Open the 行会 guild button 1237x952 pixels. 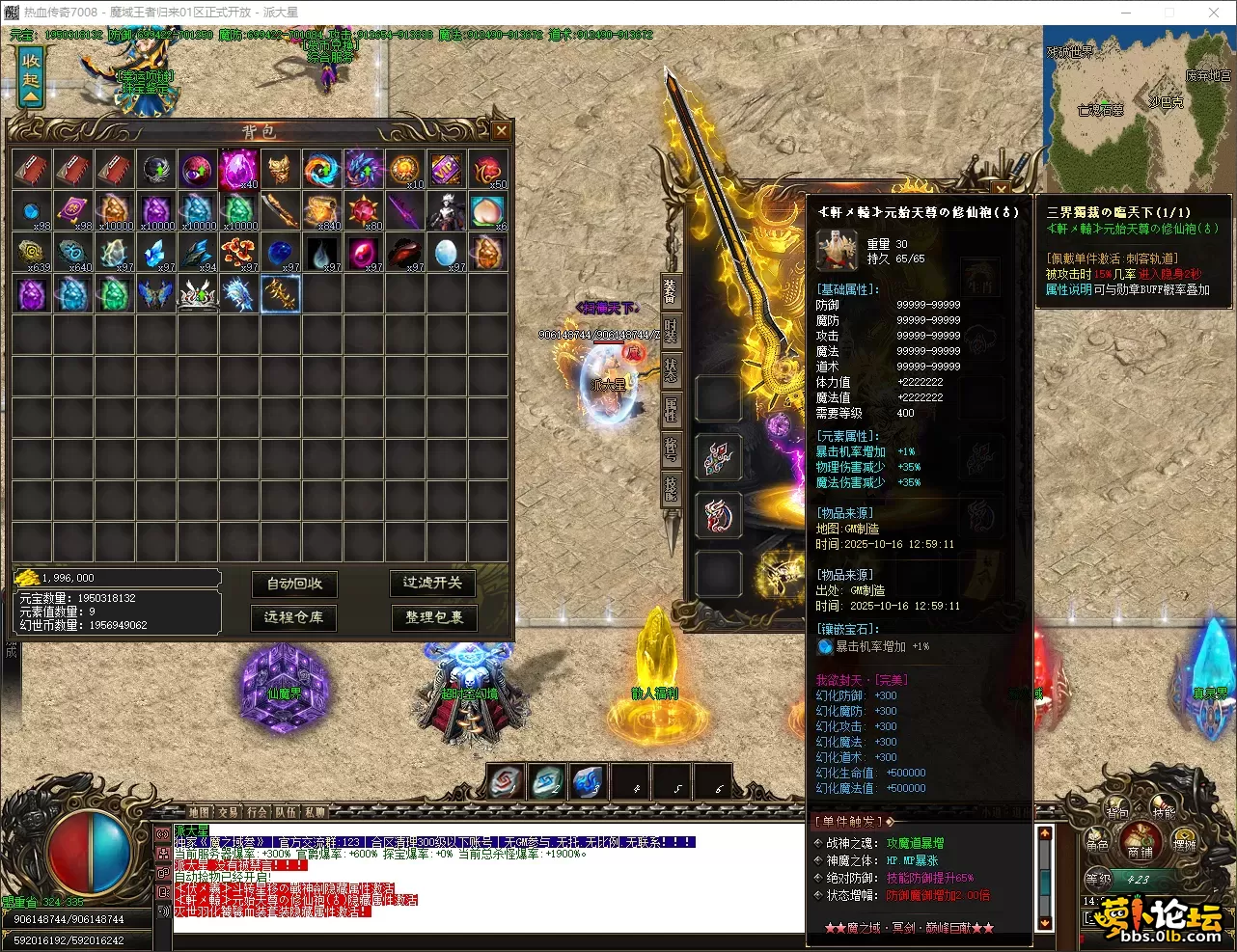257,812
